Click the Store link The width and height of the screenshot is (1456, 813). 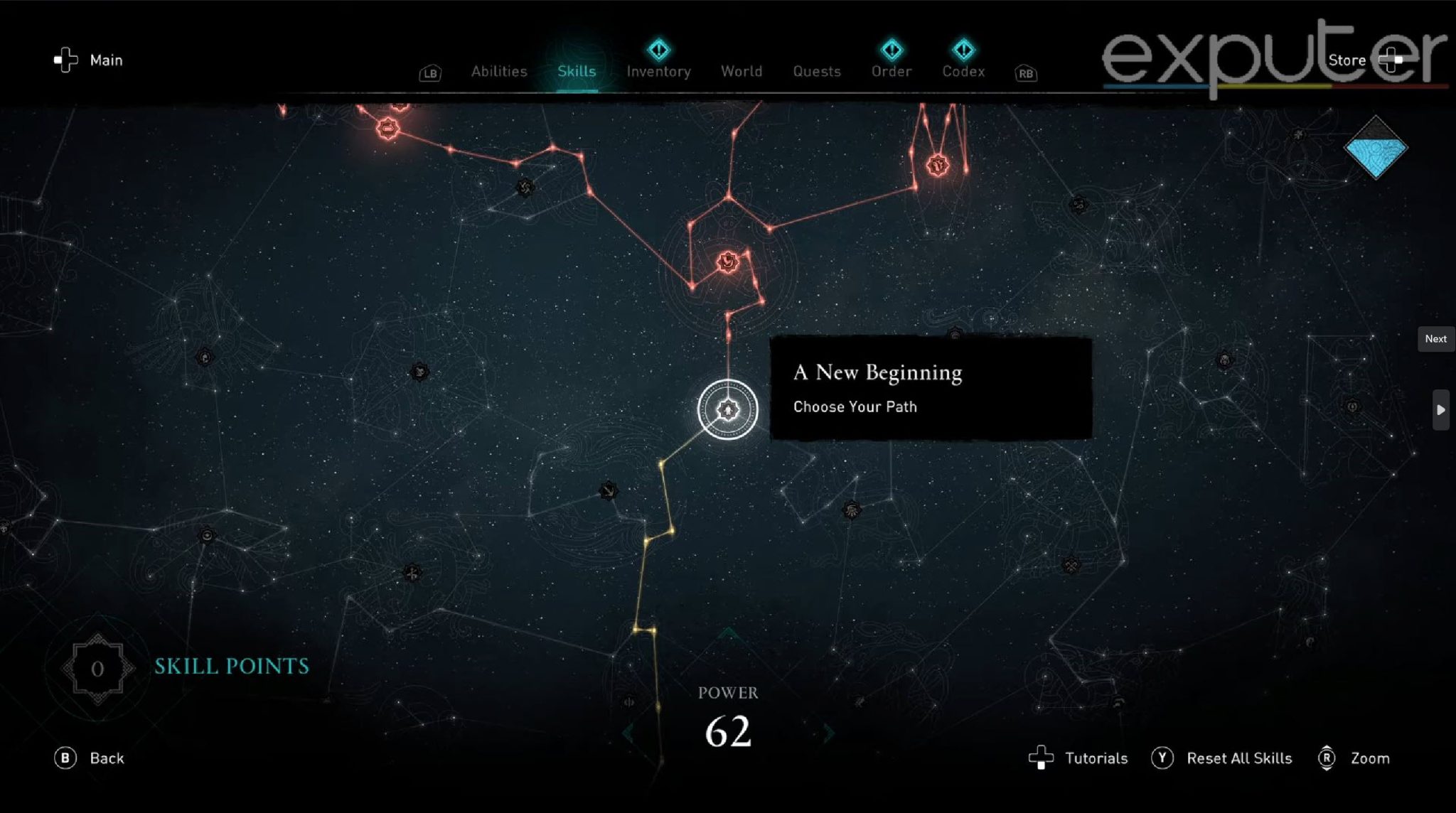pyautogui.click(x=1347, y=60)
